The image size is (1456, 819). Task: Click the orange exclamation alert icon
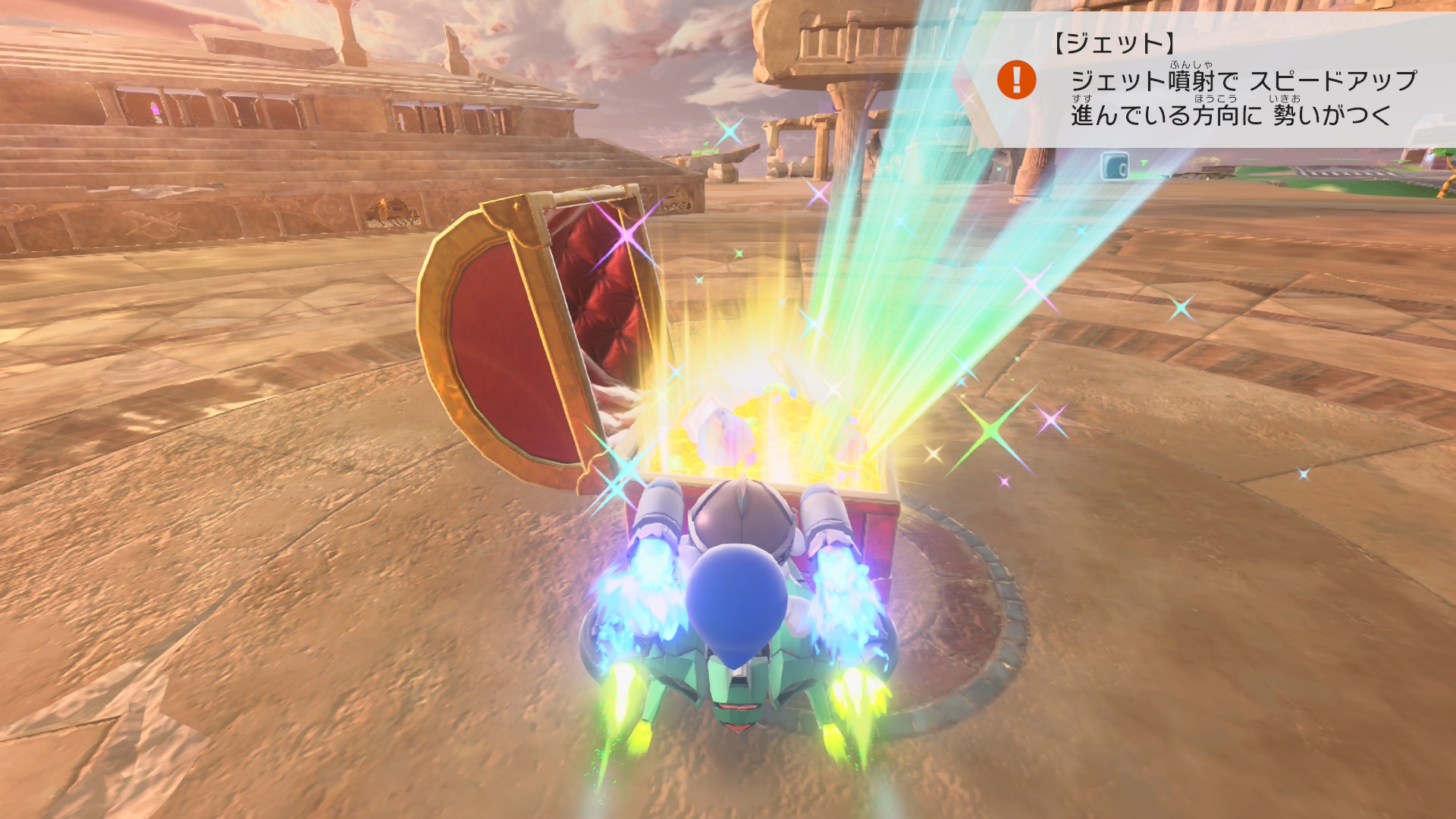[1016, 80]
